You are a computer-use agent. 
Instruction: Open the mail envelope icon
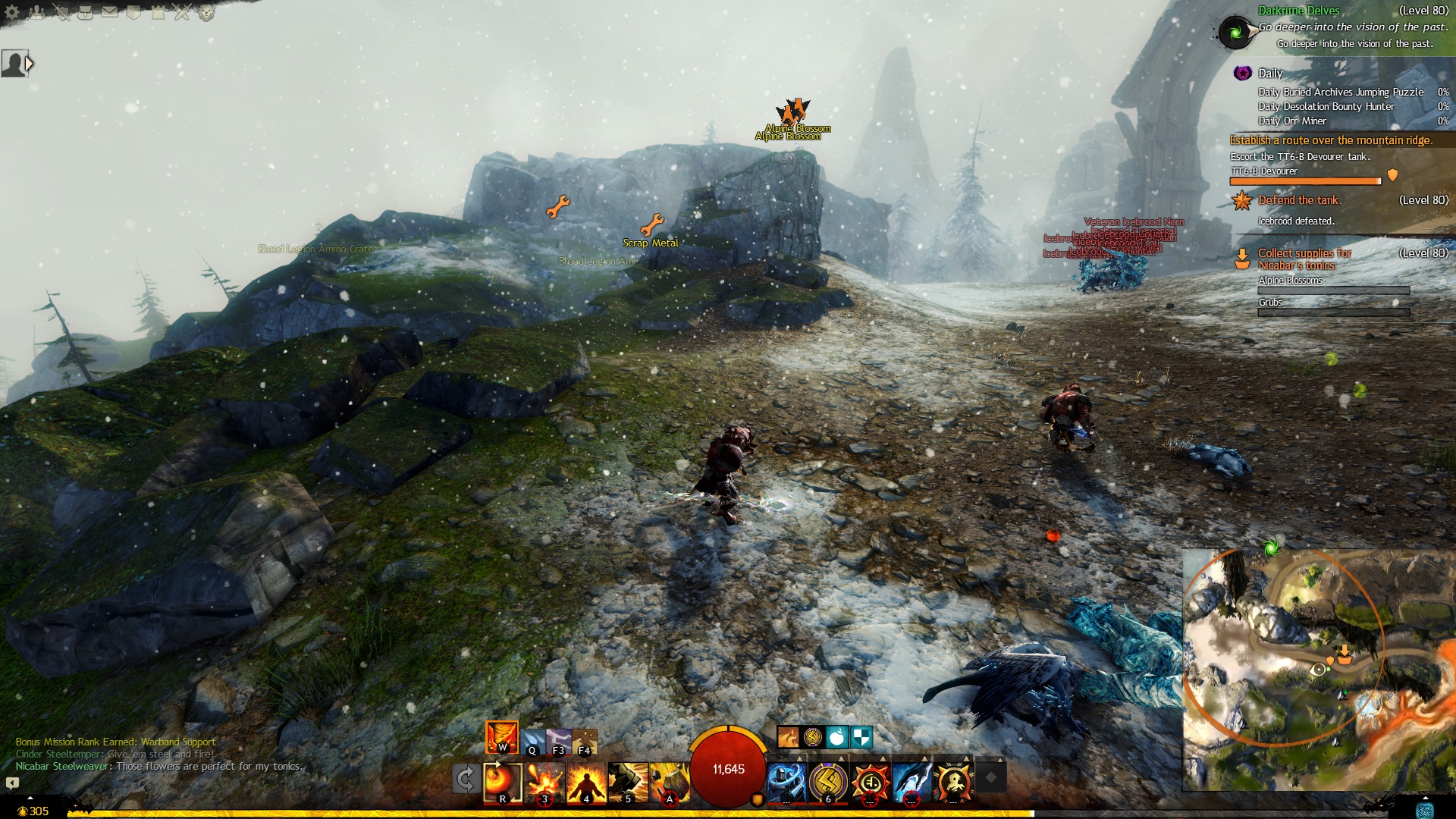point(110,12)
